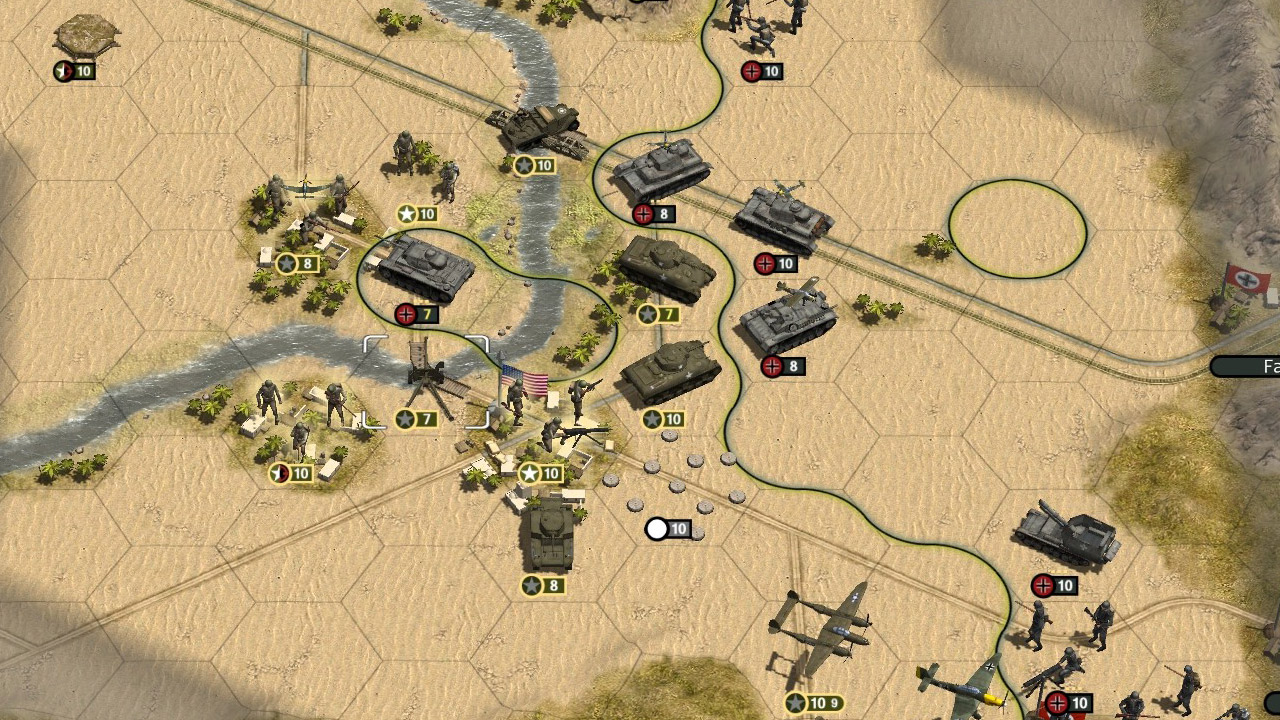
Task: Pick the American half-track by the river
Action: (540, 129)
